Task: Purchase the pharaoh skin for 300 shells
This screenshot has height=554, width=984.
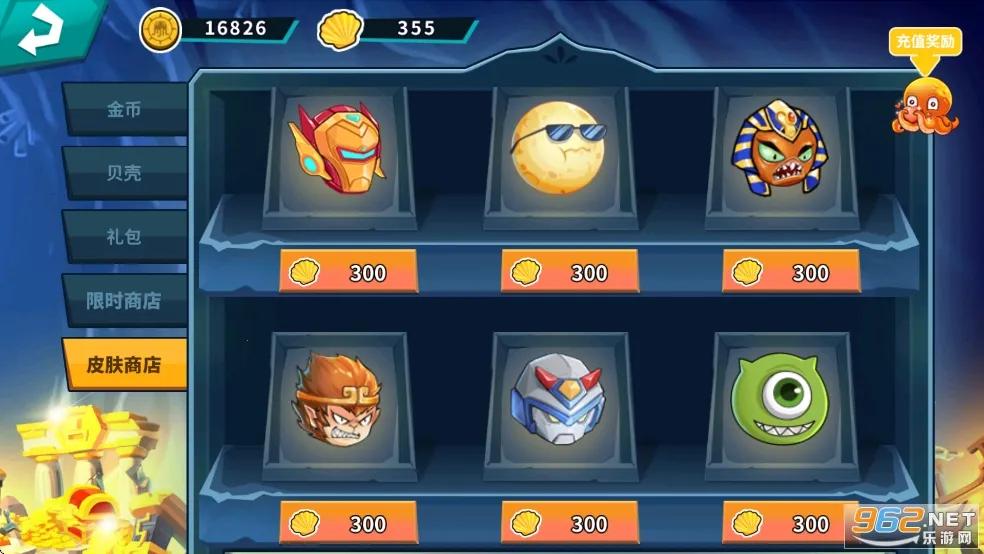Action: click(791, 272)
